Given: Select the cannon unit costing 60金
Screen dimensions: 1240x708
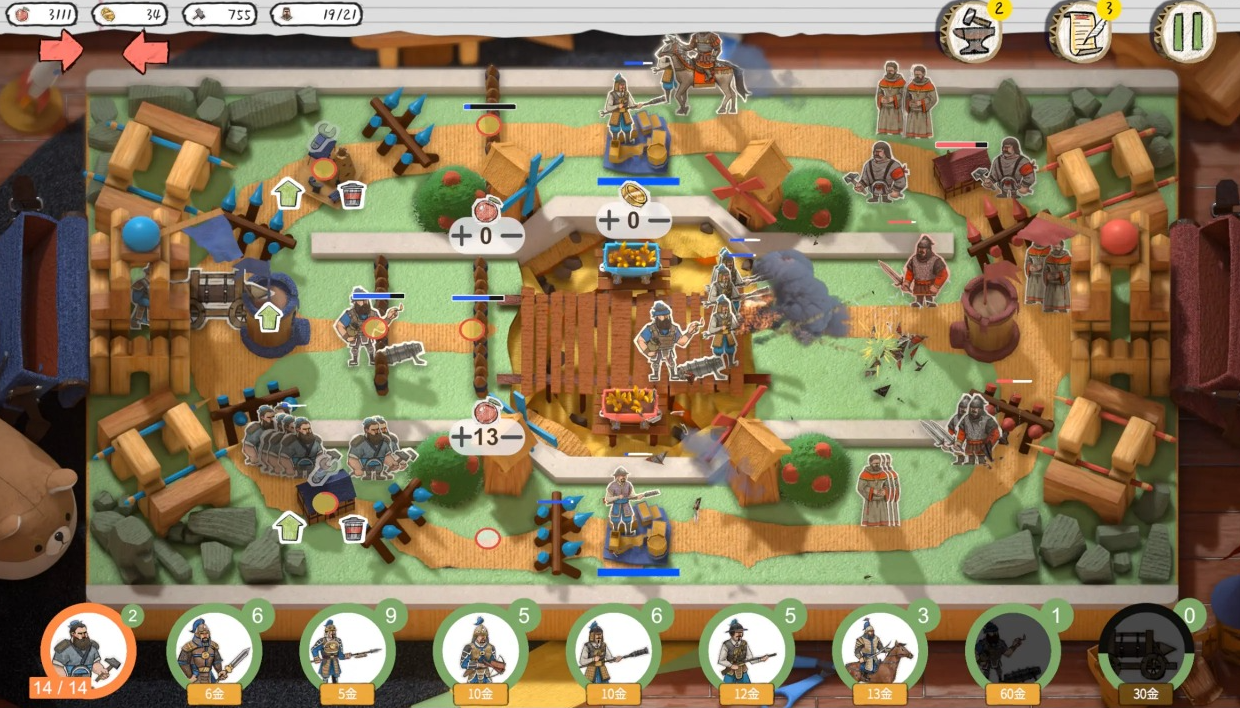Looking at the screenshot, I should coord(1012,651).
